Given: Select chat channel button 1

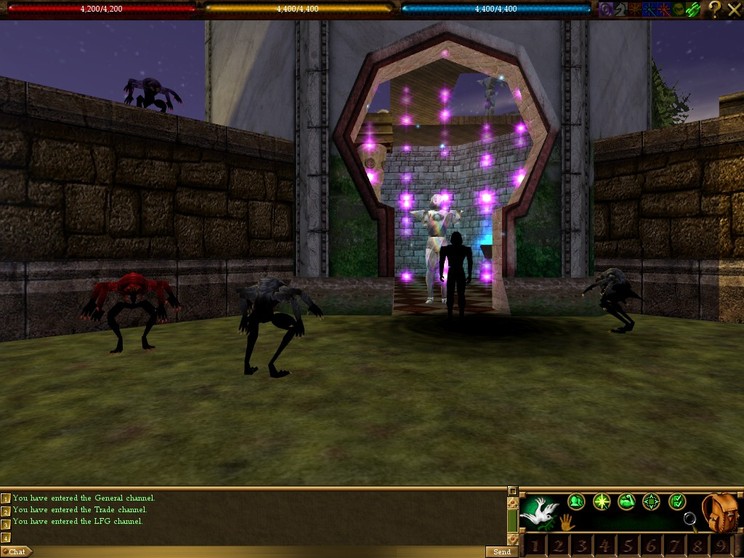Looking at the screenshot, I should pos(6,498).
